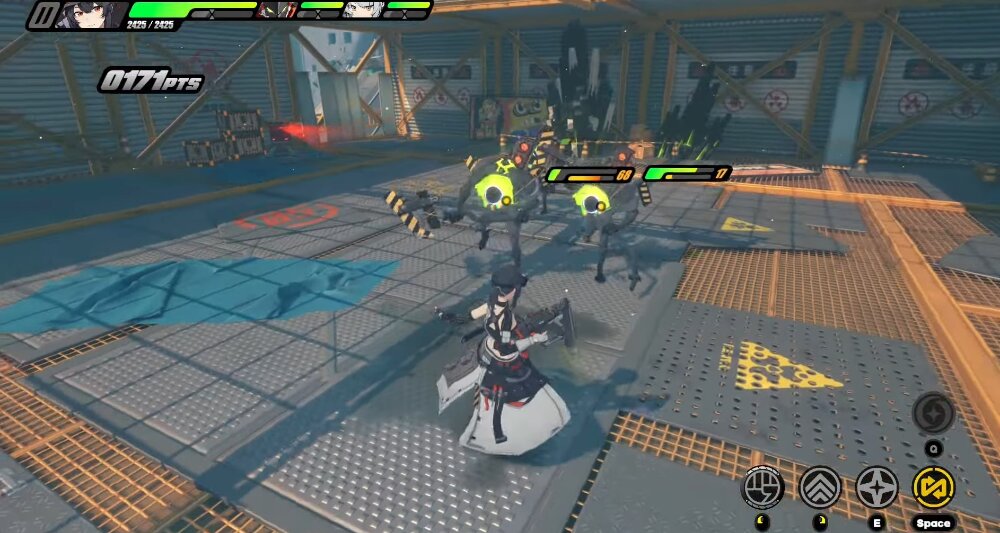
Task: Use the four-point star special skill
Action: pyautogui.click(x=877, y=487)
